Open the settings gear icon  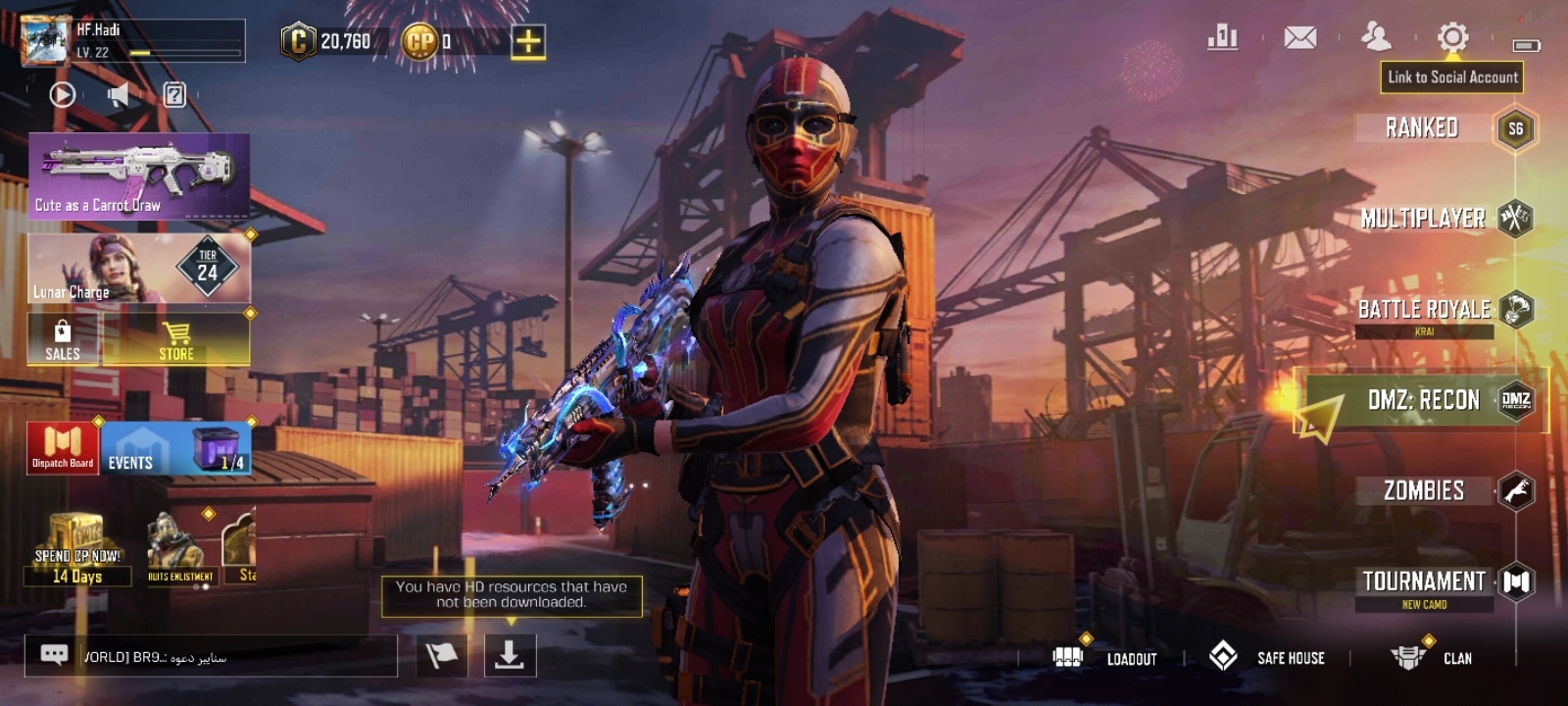(1452, 38)
